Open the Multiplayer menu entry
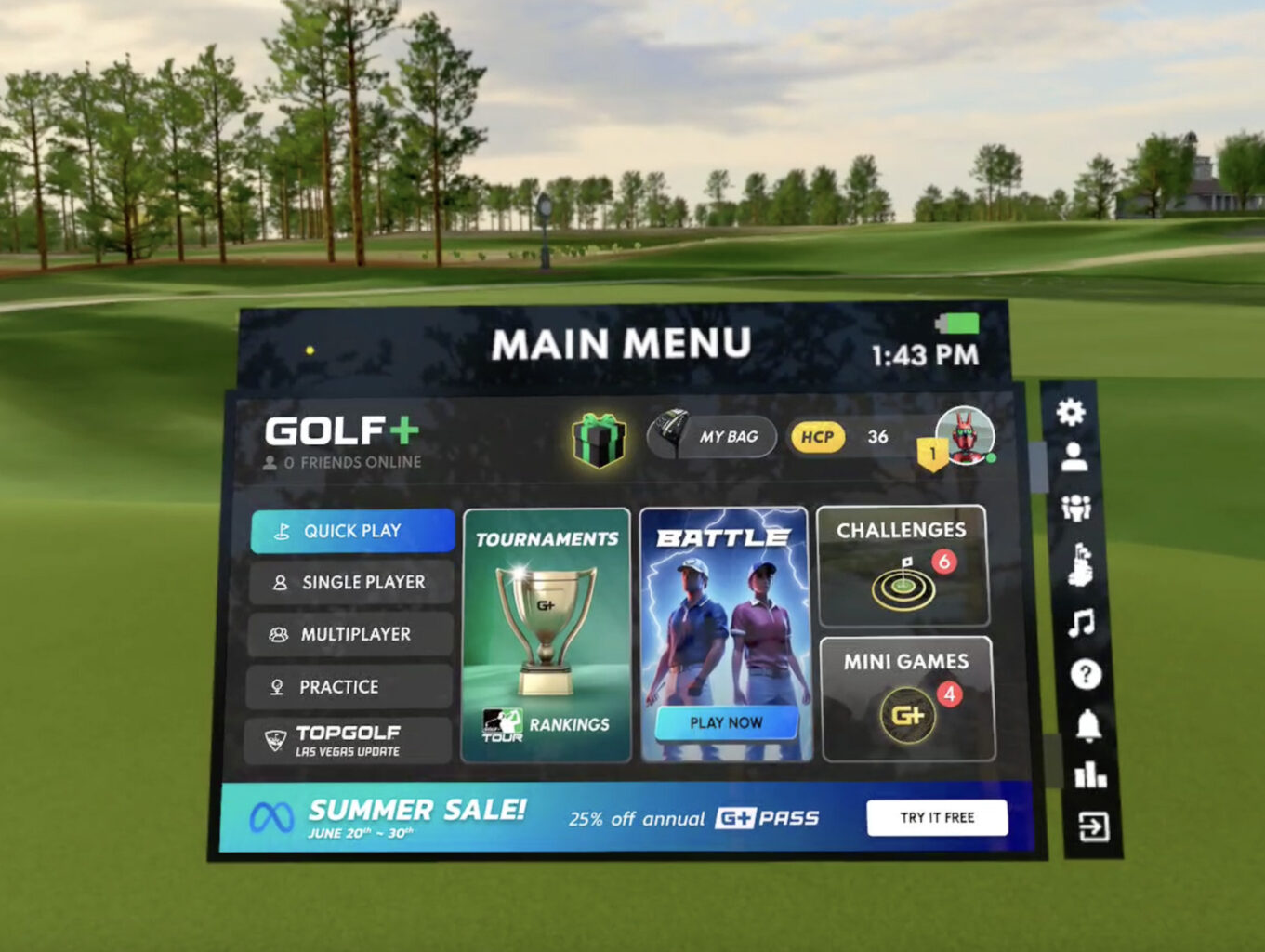This screenshot has height=952, width=1265. click(350, 634)
